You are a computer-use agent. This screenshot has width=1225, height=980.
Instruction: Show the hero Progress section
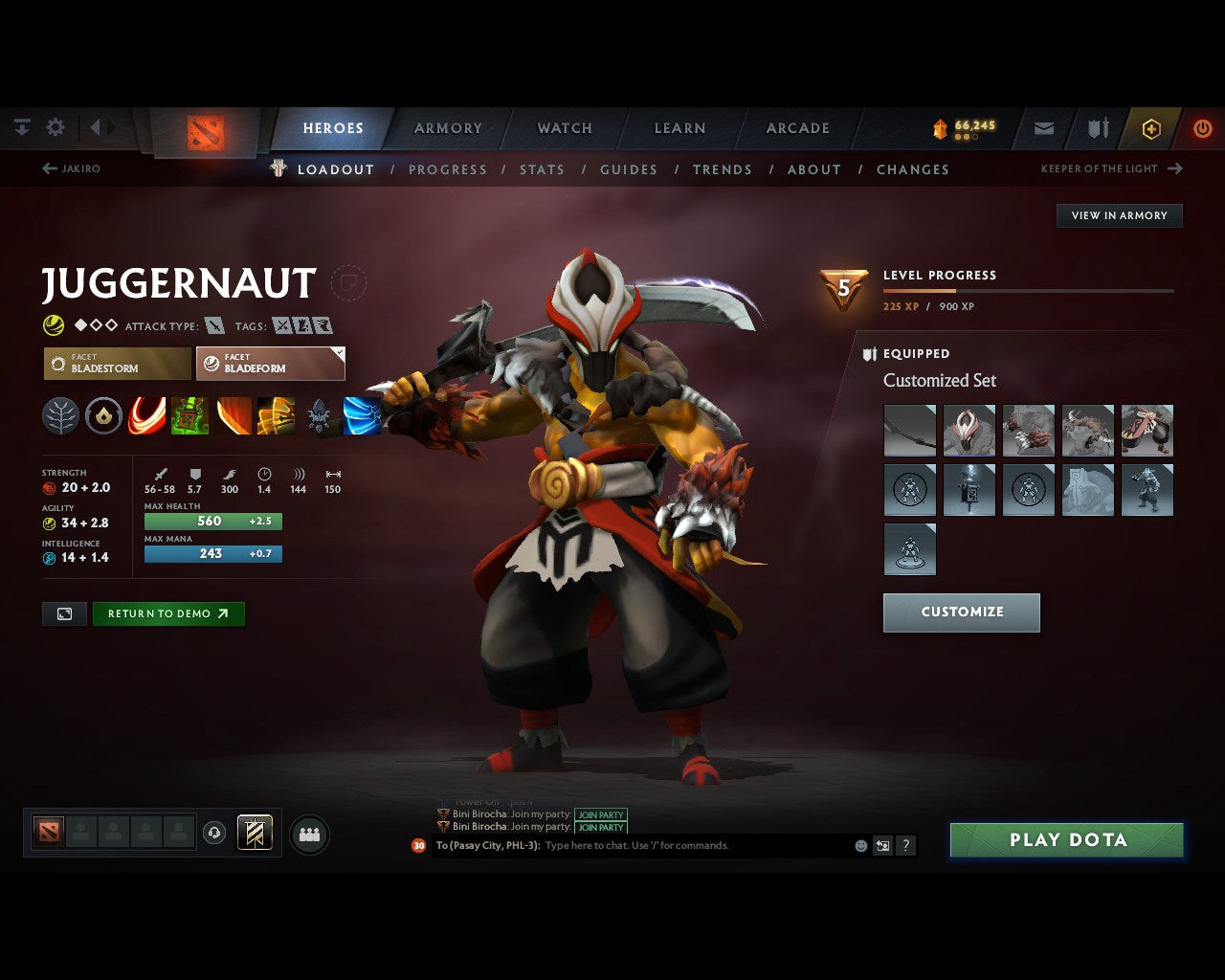447,169
